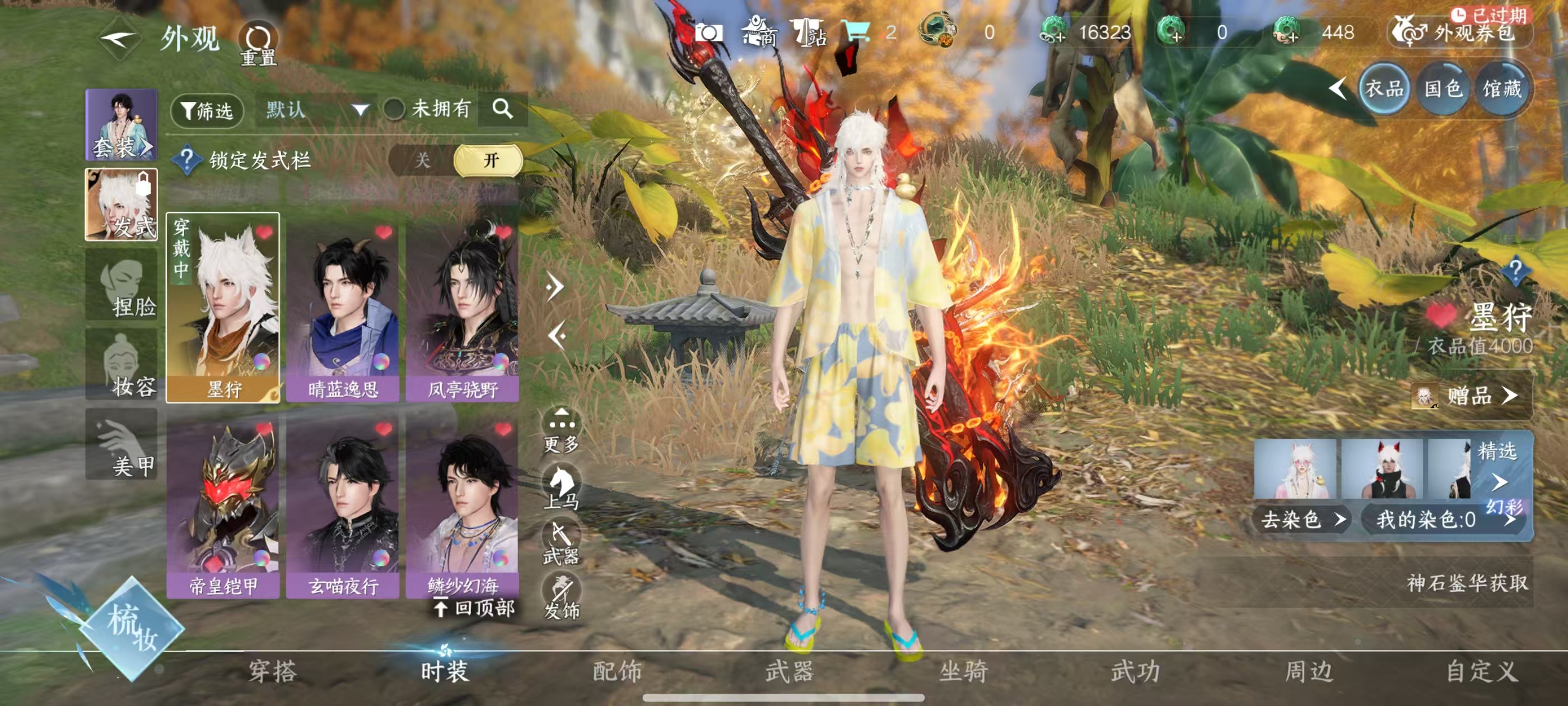Viewport: 1568px width, 706px height.
Task: Open the camera screenshot tool
Action: (x=708, y=34)
